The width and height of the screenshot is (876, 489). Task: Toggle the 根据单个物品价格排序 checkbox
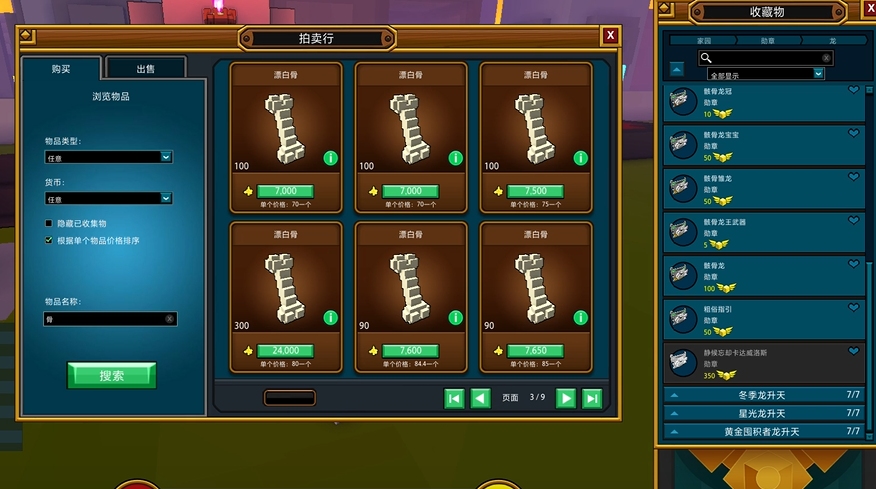[48, 240]
